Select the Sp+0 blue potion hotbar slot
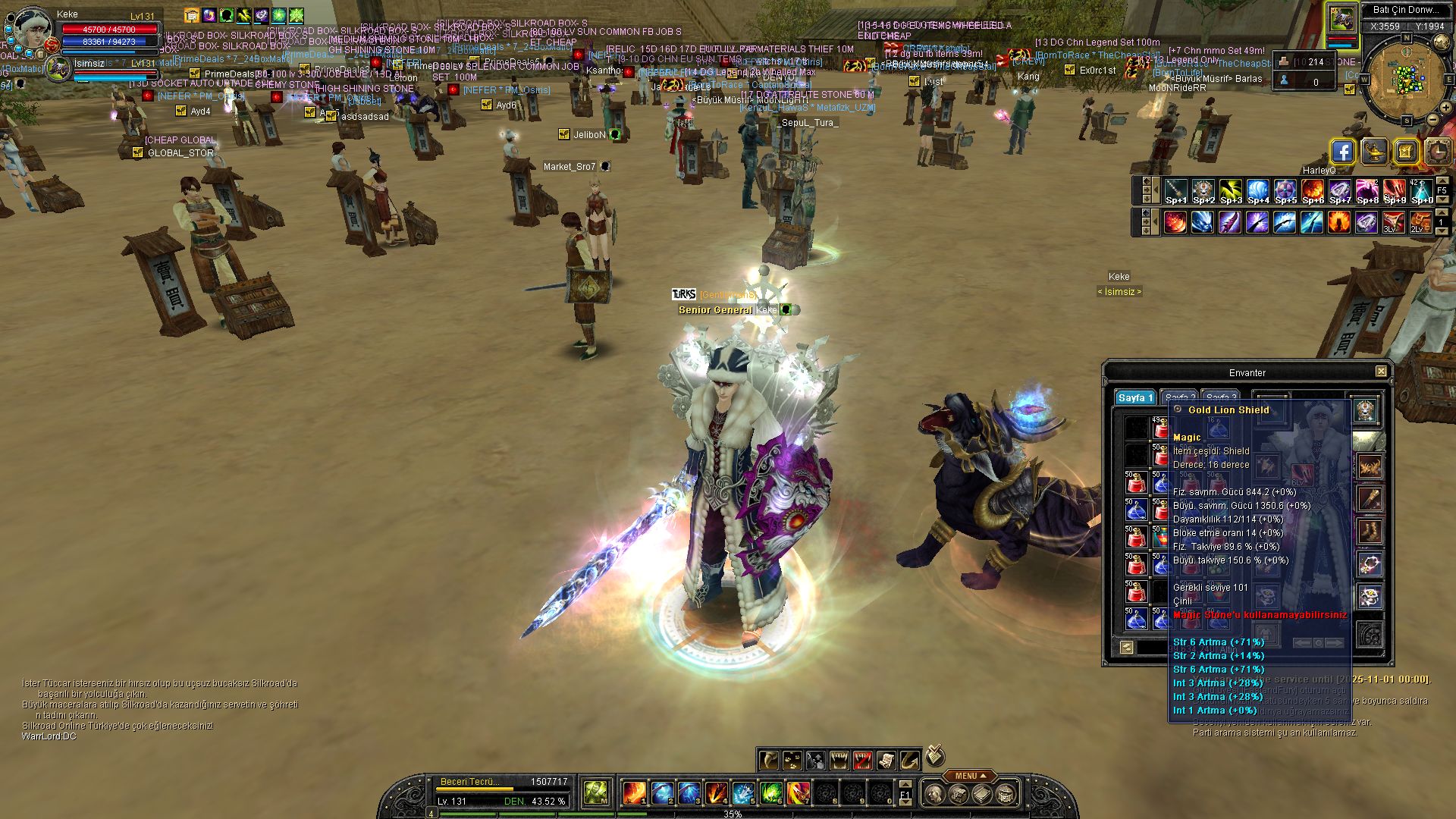The height and width of the screenshot is (819, 1456). 1422,190
